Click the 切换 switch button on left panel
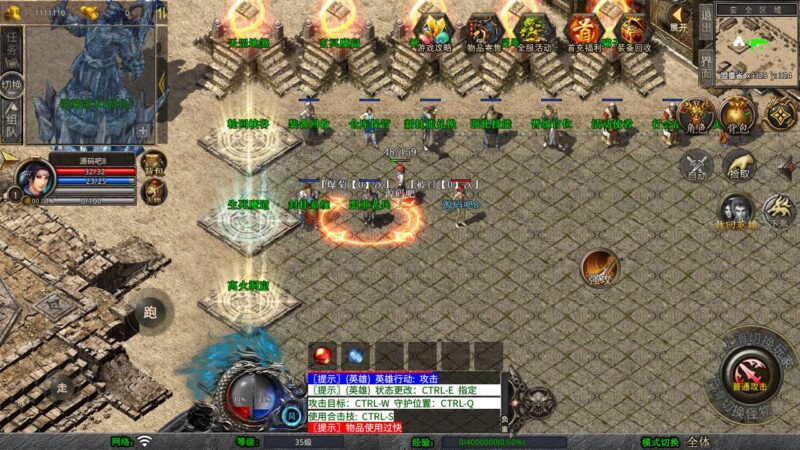This screenshot has width=800, height=450. (12, 84)
